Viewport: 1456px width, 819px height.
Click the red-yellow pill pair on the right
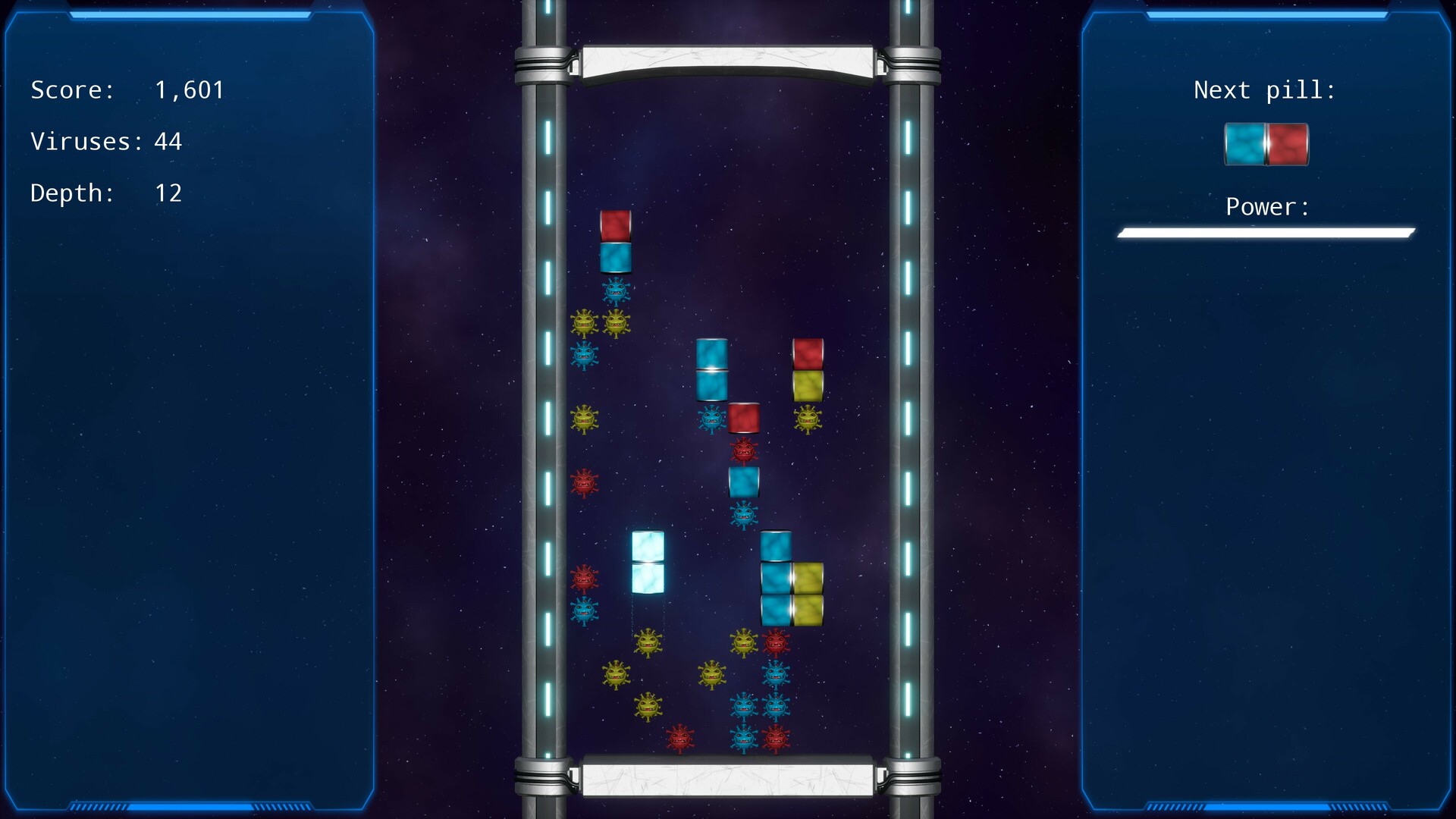[808, 368]
